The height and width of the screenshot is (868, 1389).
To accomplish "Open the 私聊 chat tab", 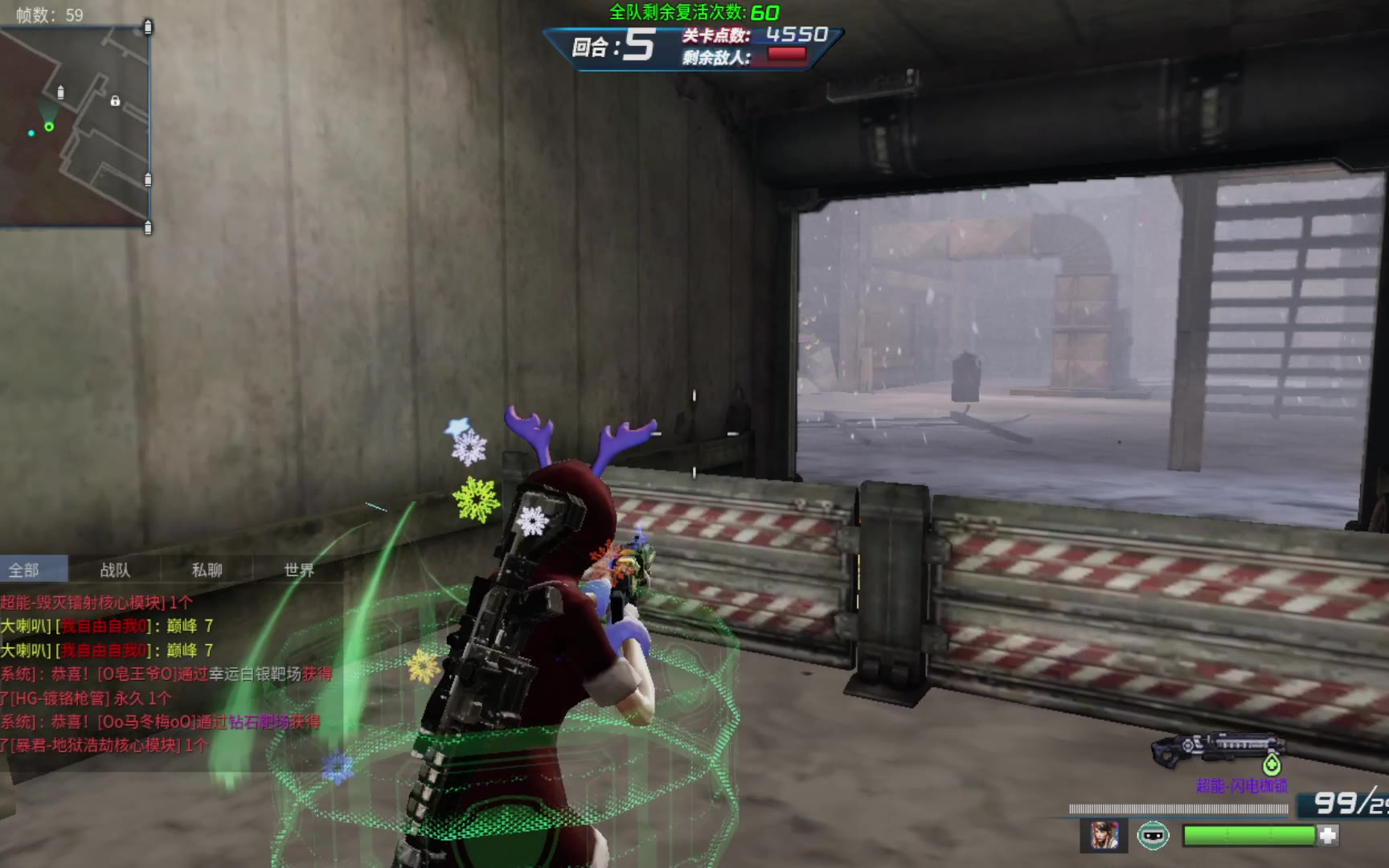I will coord(207,570).
